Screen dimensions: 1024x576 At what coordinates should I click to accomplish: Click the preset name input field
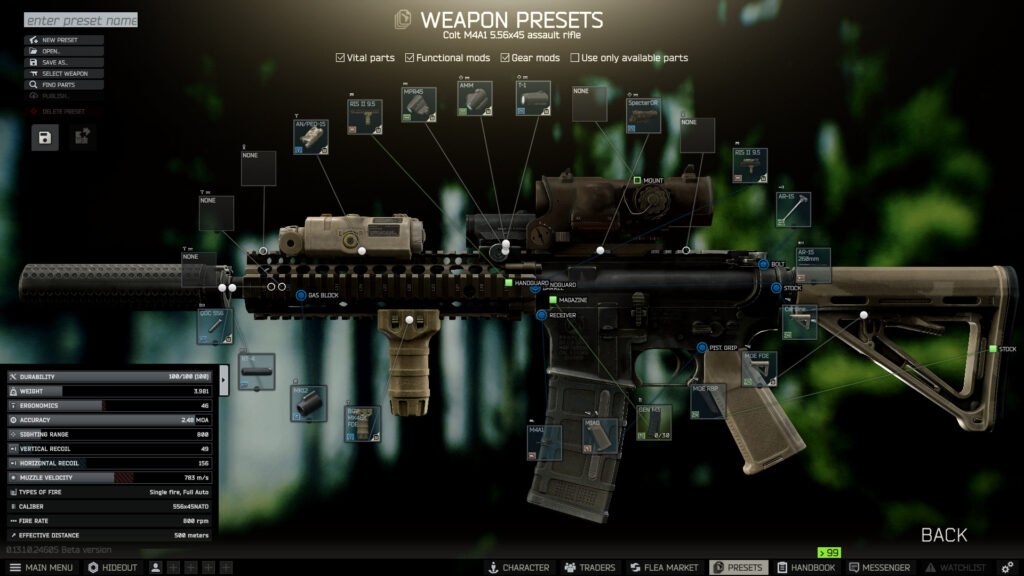[80, 20]
